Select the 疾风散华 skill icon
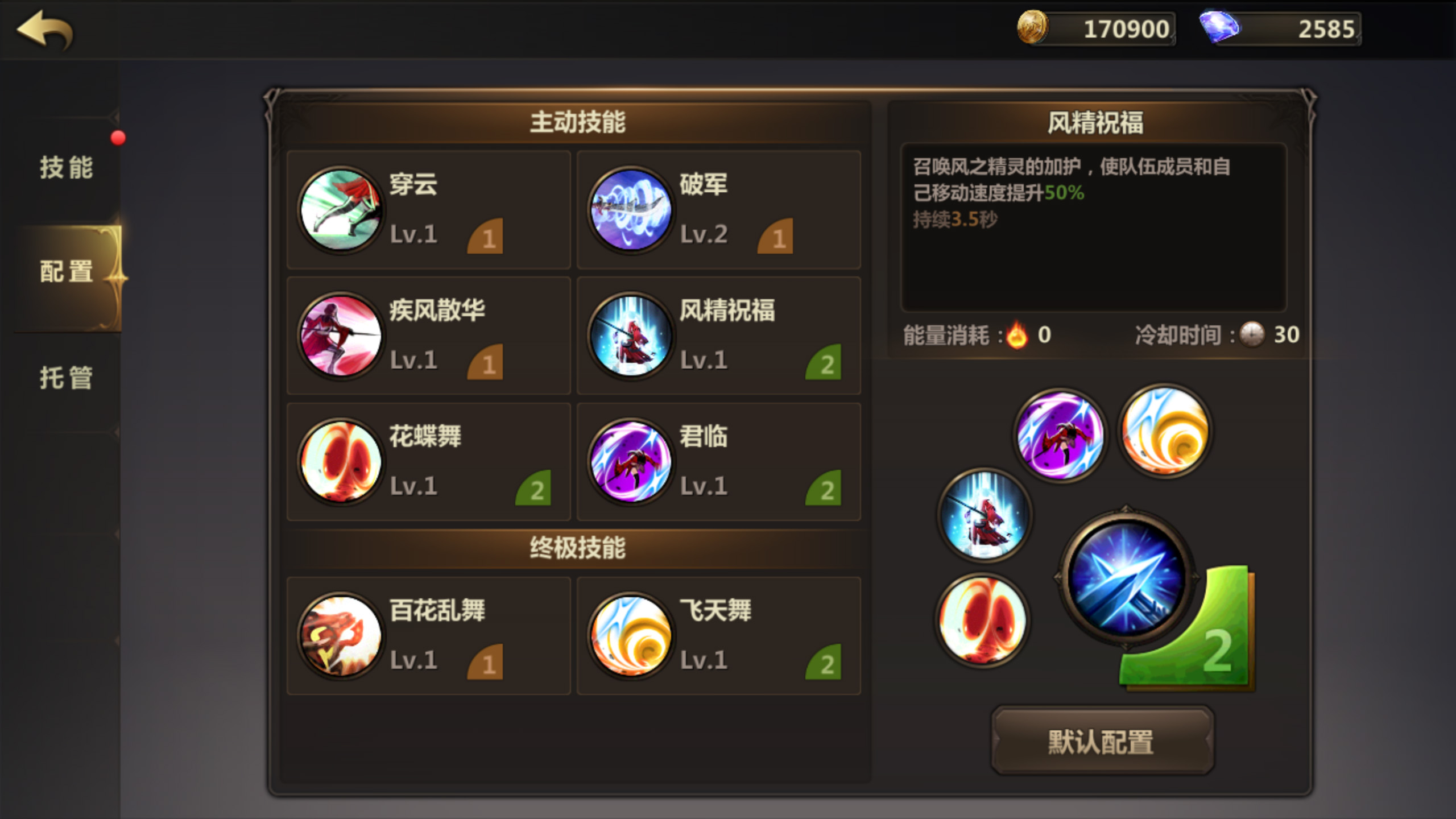The width and height of the screenshot is (1456, 819). (340, 337)
